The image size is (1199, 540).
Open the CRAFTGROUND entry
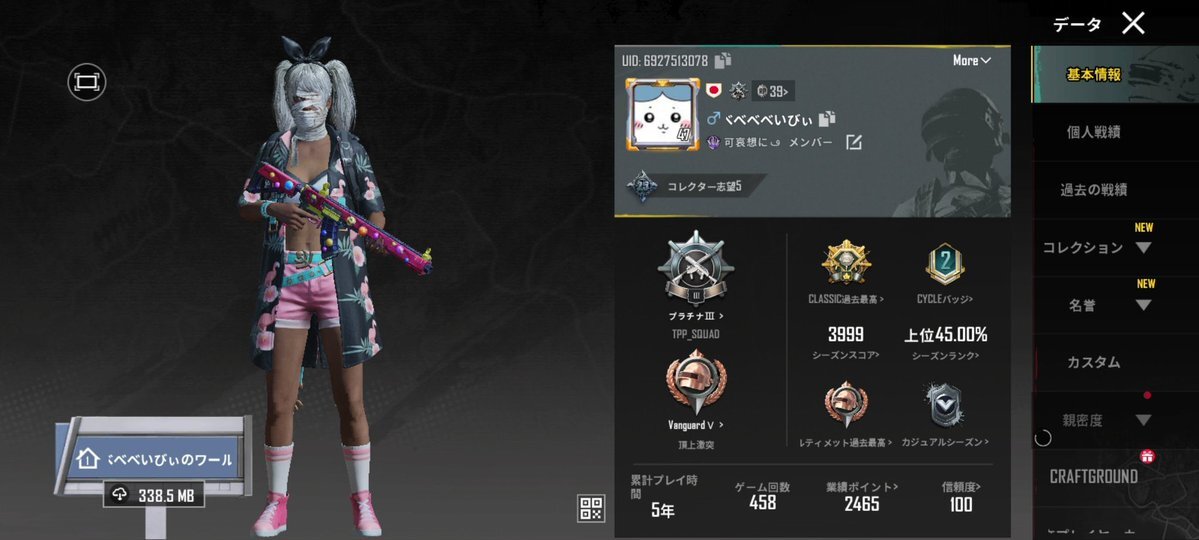(1094, 477)
